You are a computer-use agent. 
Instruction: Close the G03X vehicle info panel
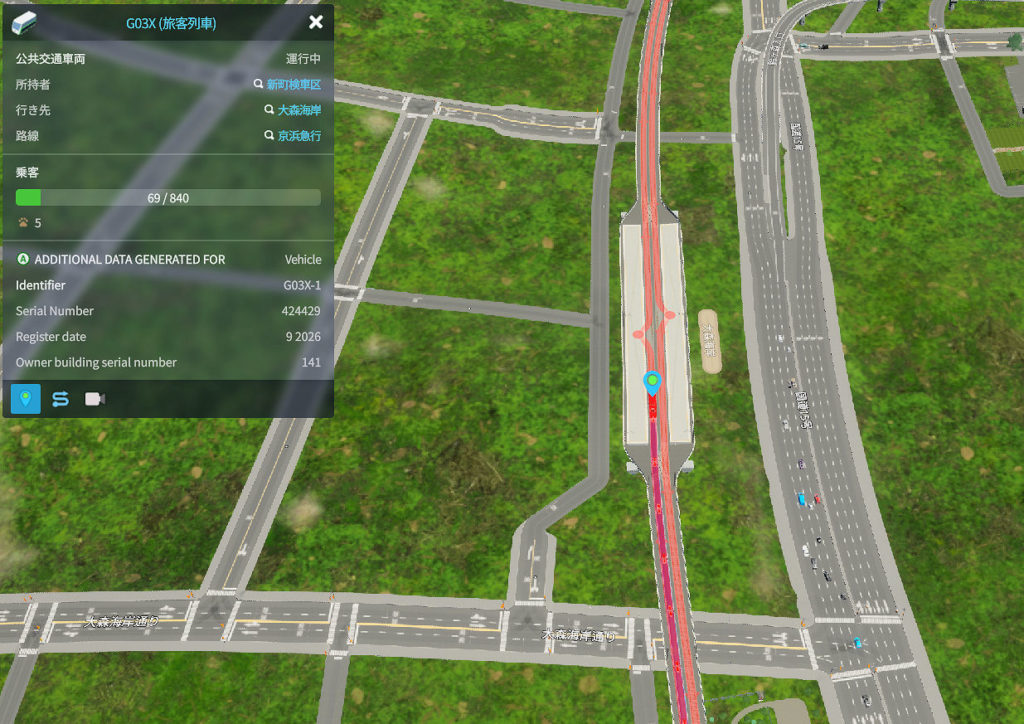(316, 22)
